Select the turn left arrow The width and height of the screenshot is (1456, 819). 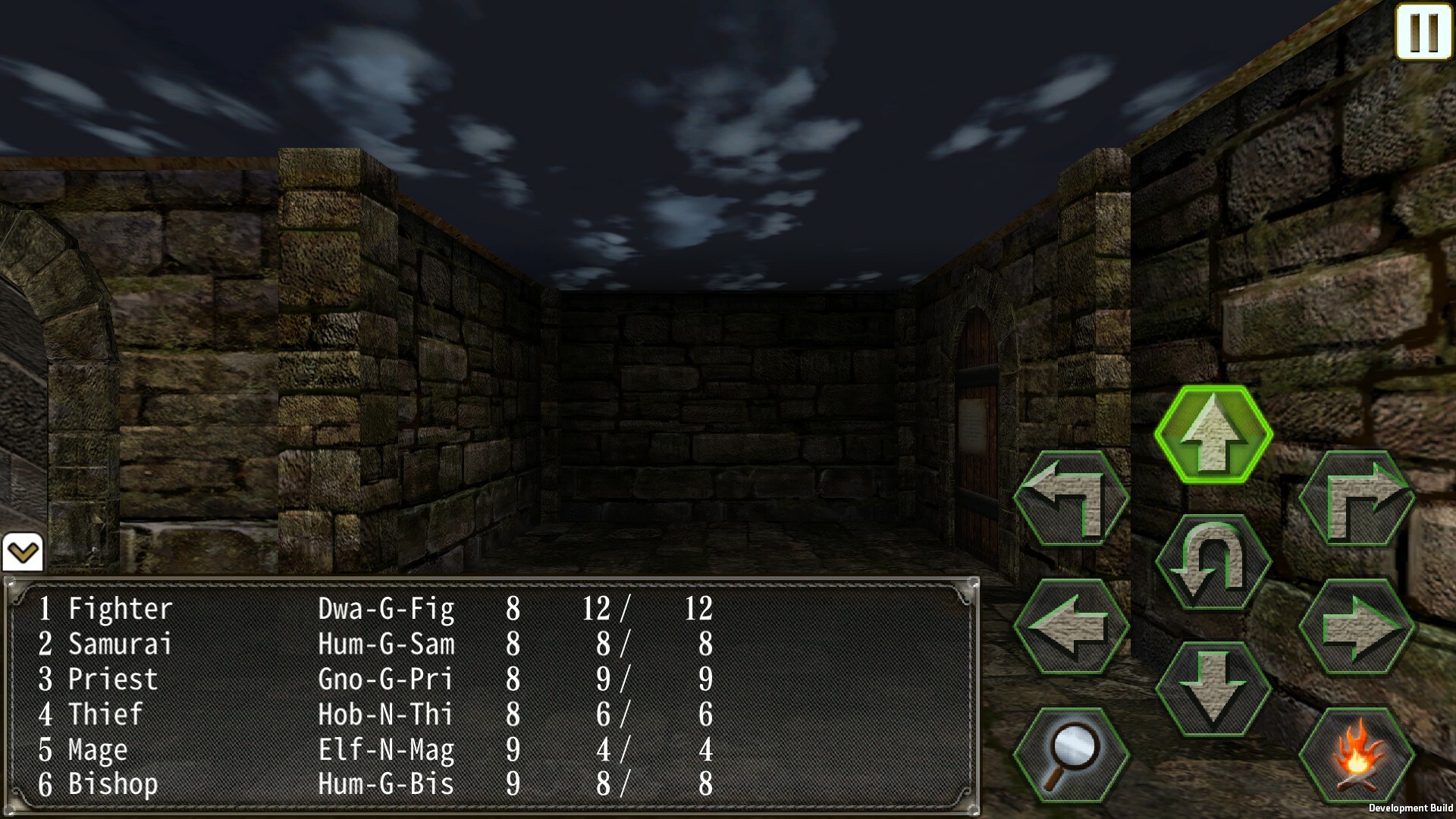1072,500
